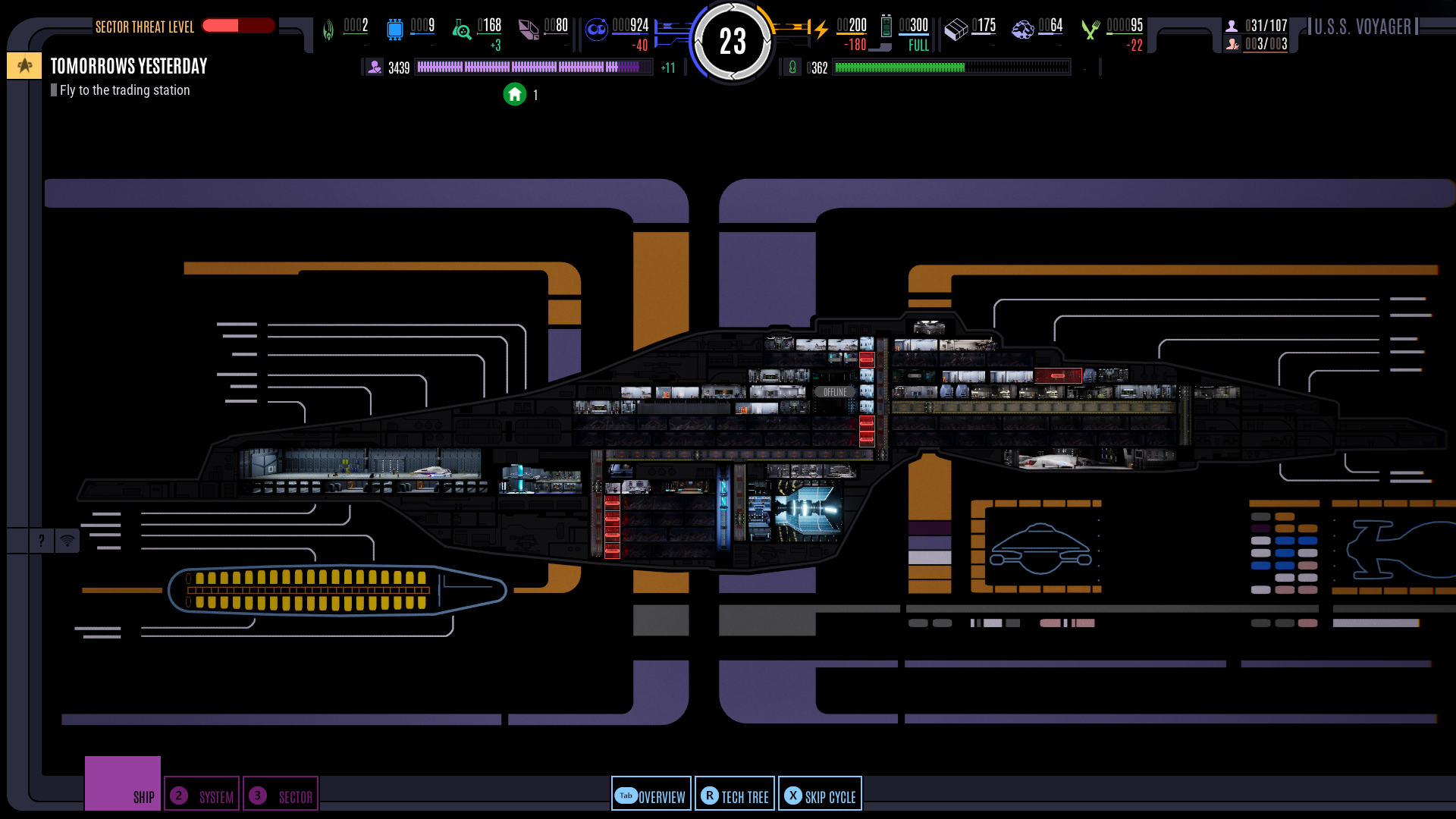This screenshot has width=1456, height=819.
Task: Toggle the wifi connectivity indicator on the left
Action: [x=67, y=540]
